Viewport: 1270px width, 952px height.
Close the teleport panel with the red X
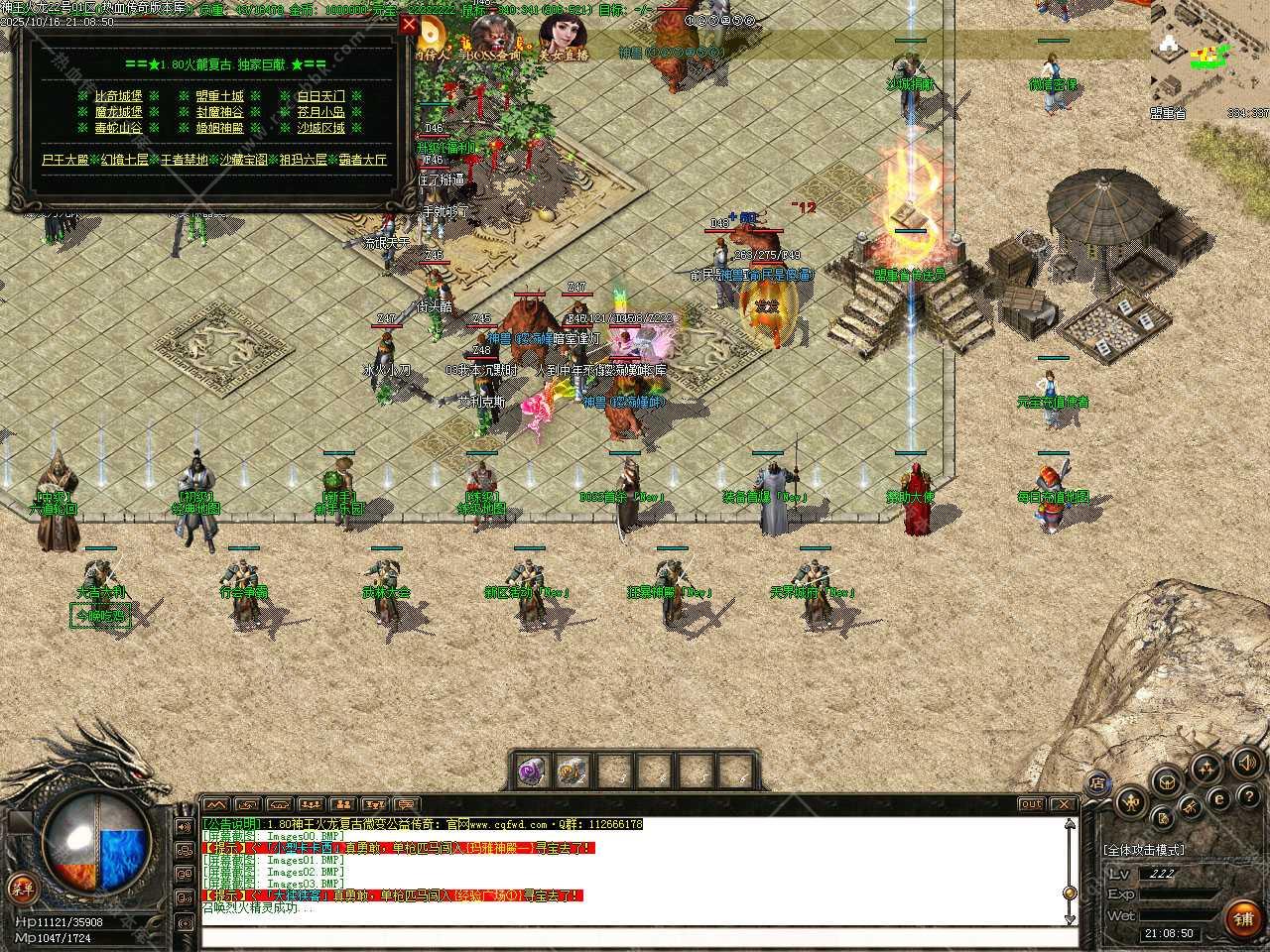coord(409,26)
